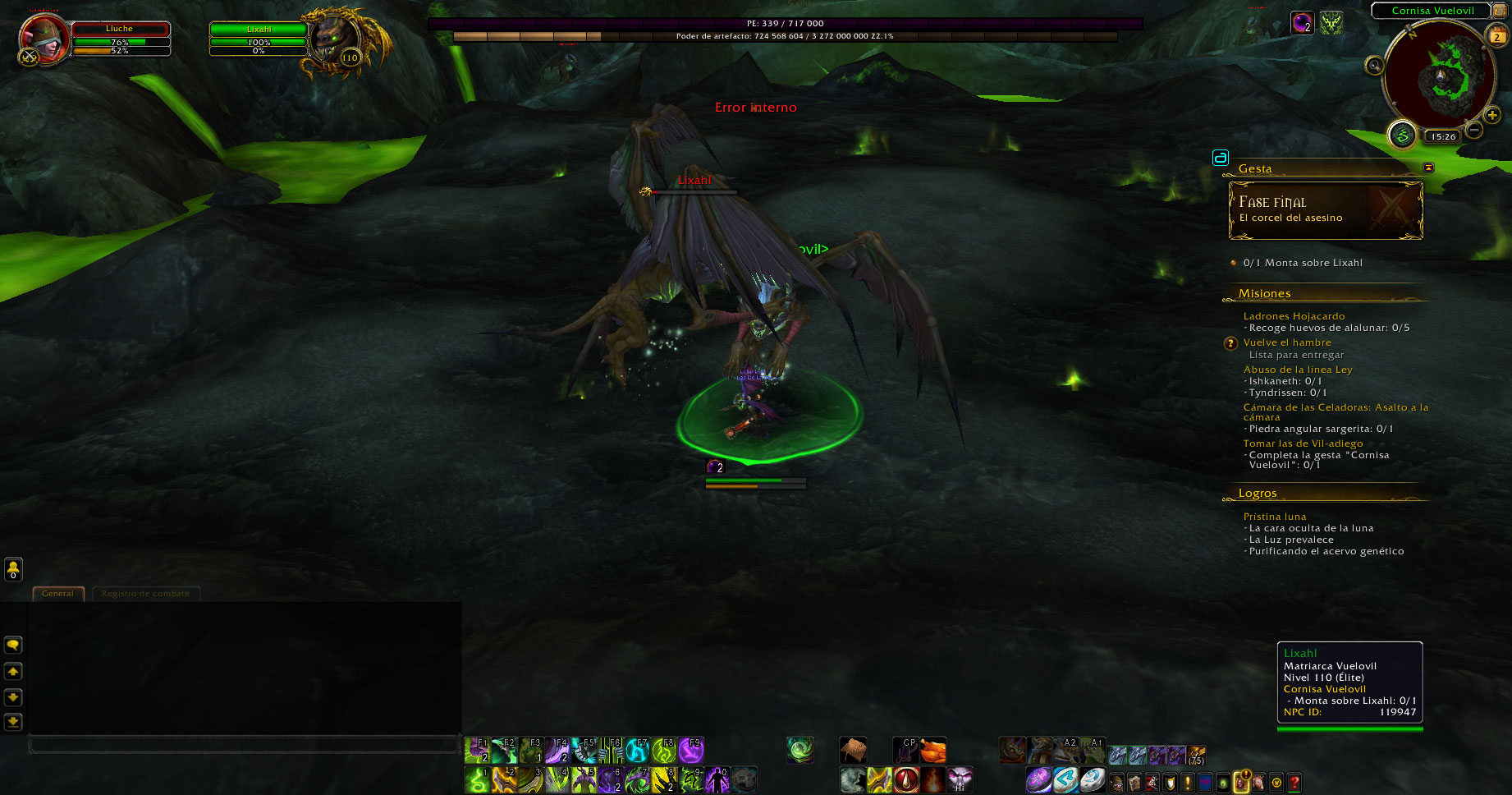The image size is (1512, 795).
Task: Select the General chat tab
Action: coord(57,593)
